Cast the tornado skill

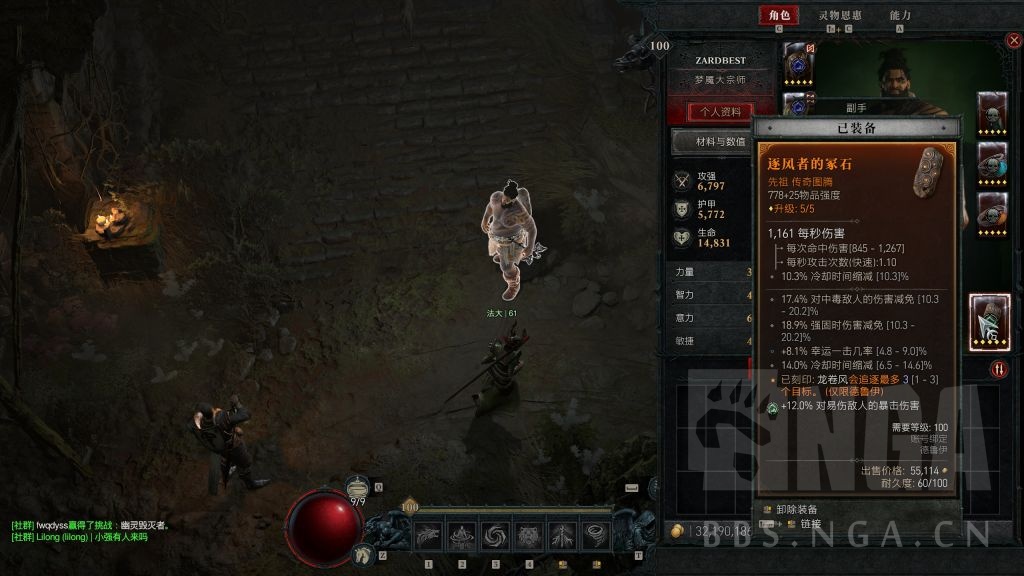pyautogui.click(x=596, y=536)
